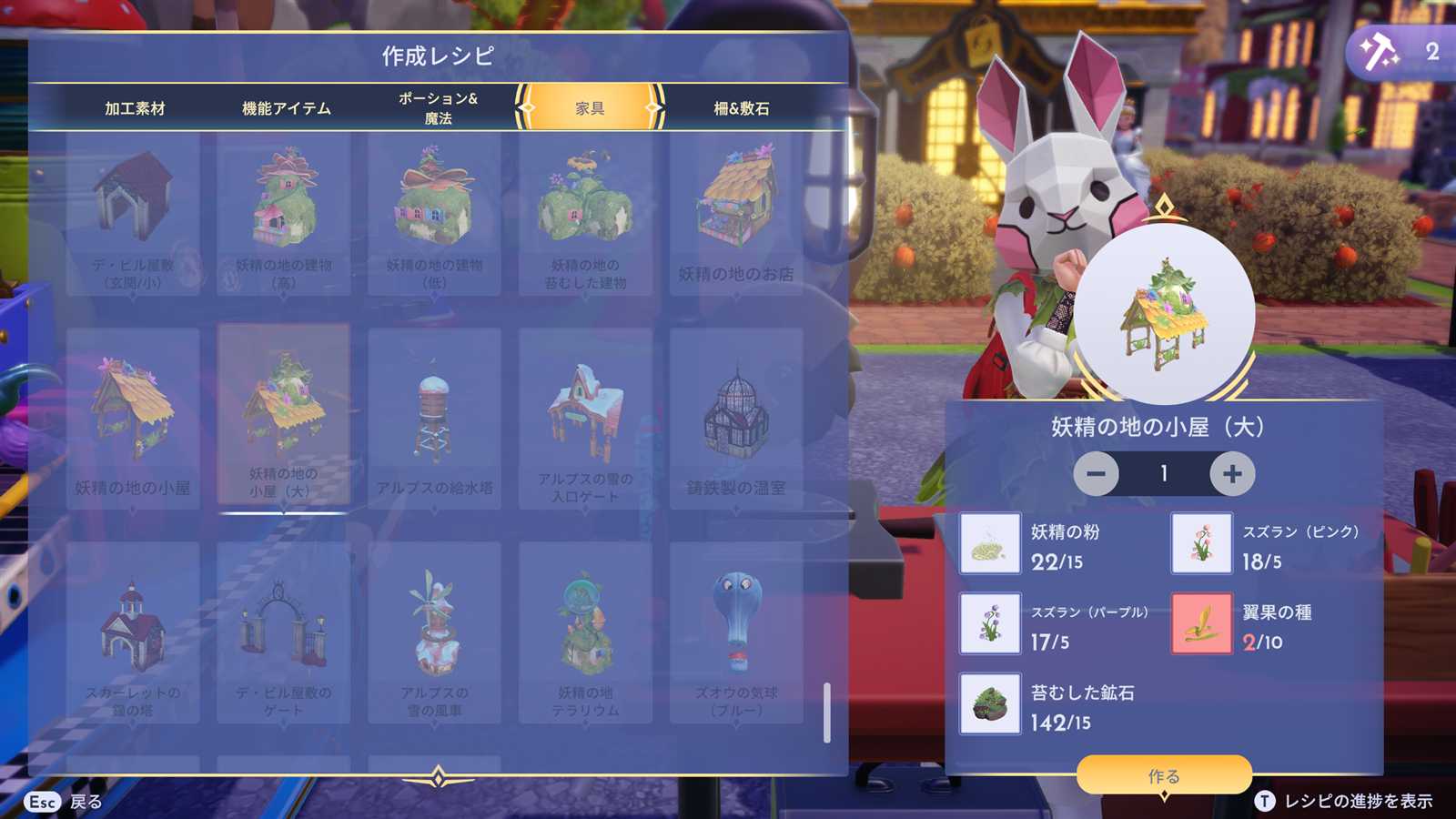The width and height of the screenshot is (1456, 819).
Task: Pick the 妖精の地の苔むした建物 recipe
Action: click(x=585, y=215)
